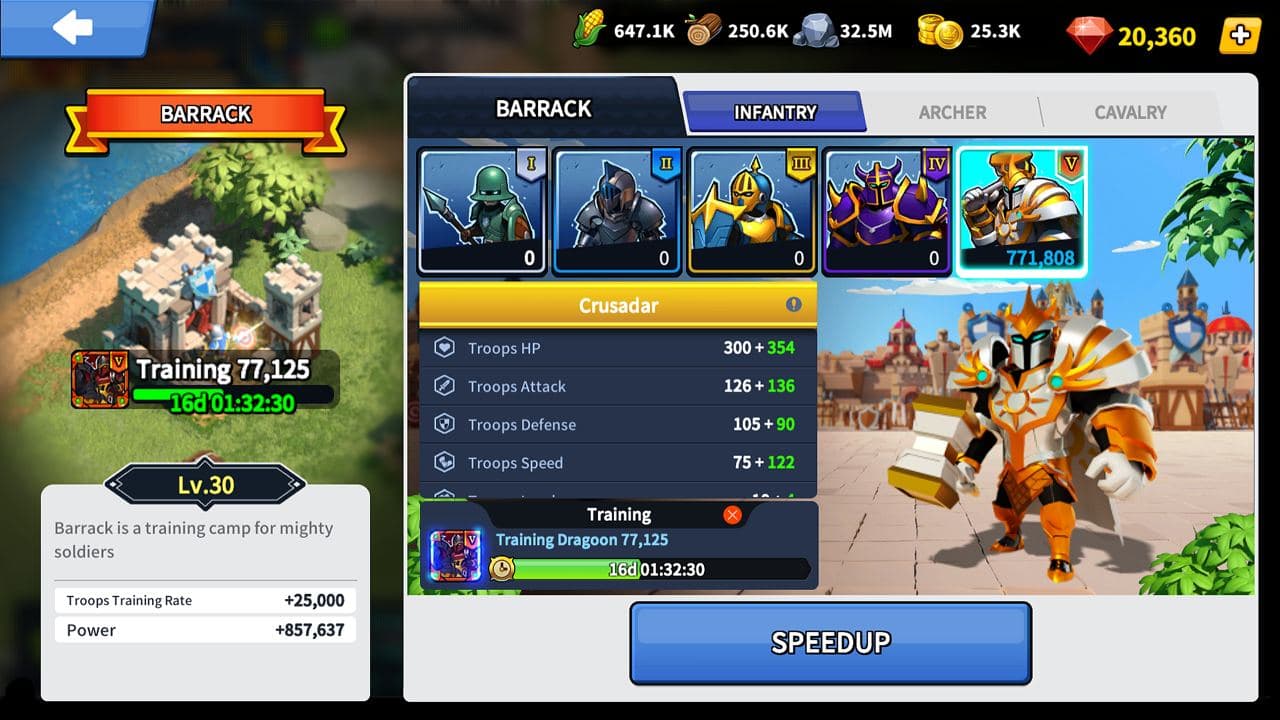1280x720 pixels.
Task: Click the Troops Attack stat icon
Action: pos(445,386)
